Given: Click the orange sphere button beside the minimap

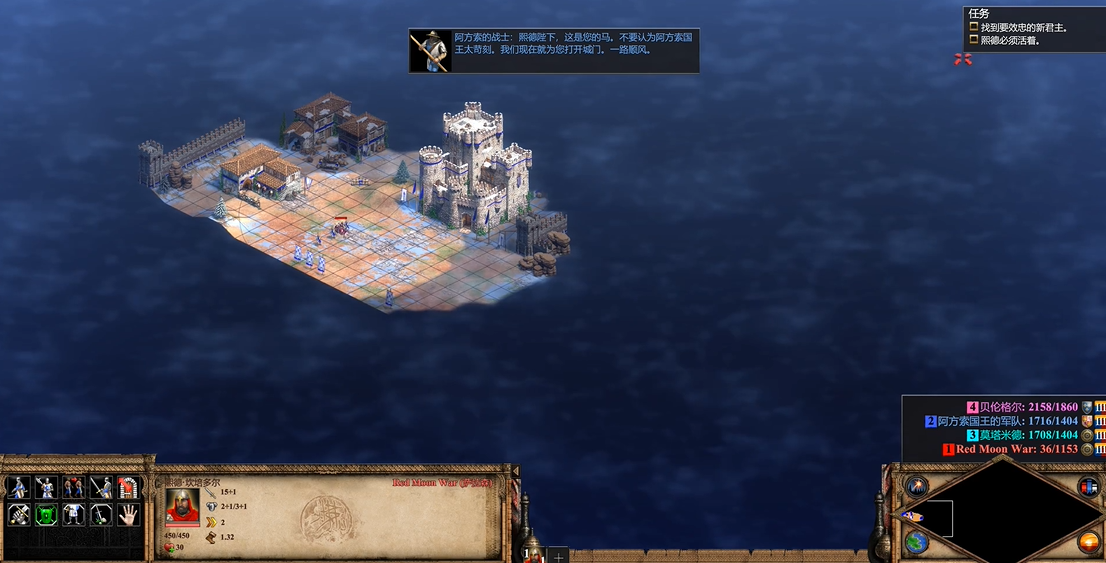Looking at the screenshot, I should (x=1088, y=542).
